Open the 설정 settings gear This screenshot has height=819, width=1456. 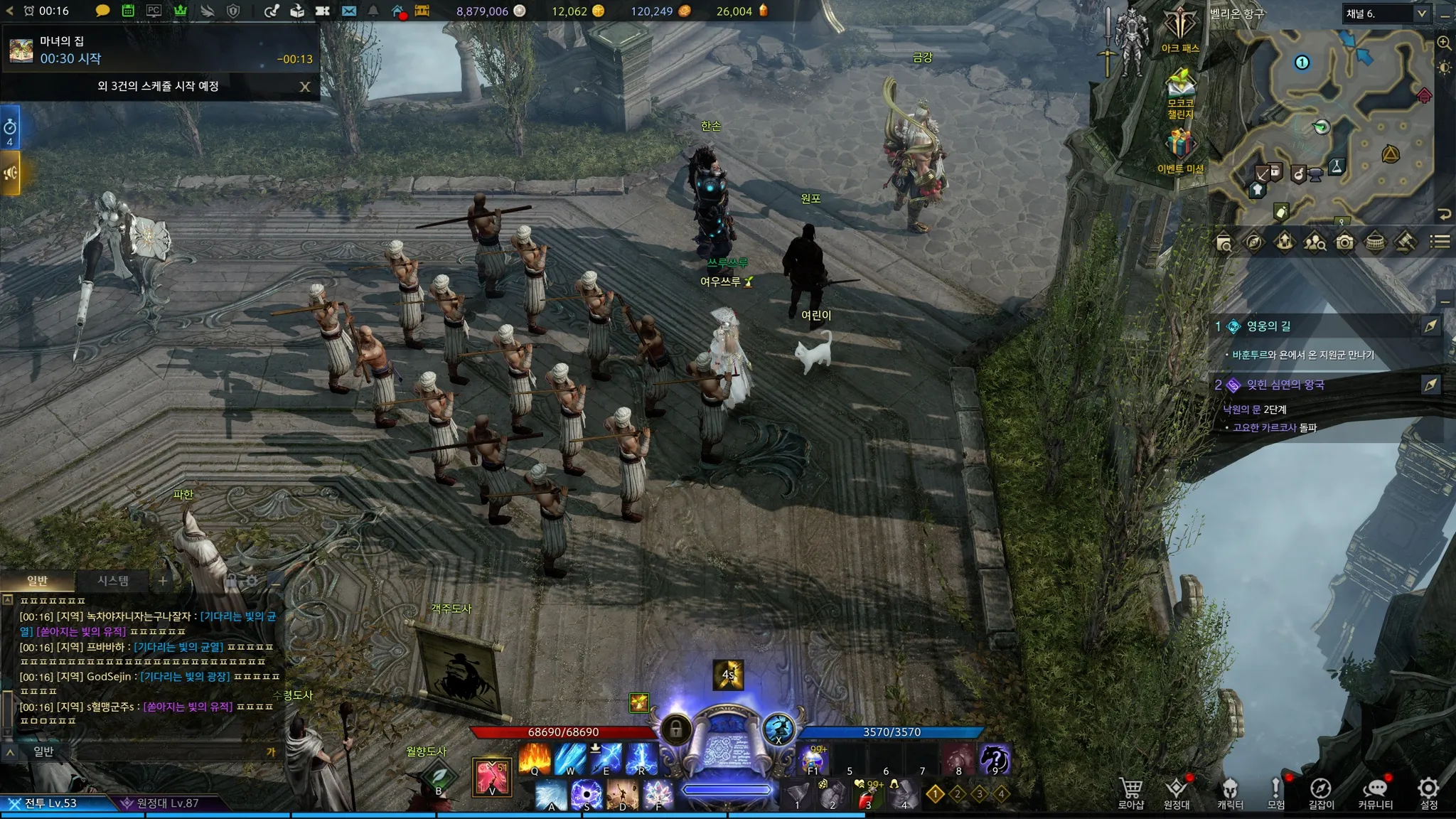[1428, 792]
